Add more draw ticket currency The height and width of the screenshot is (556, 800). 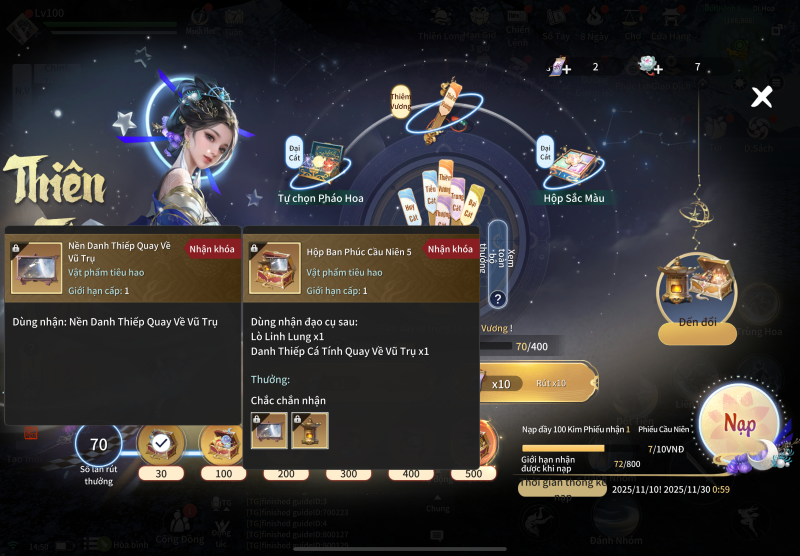coord(559,67)
